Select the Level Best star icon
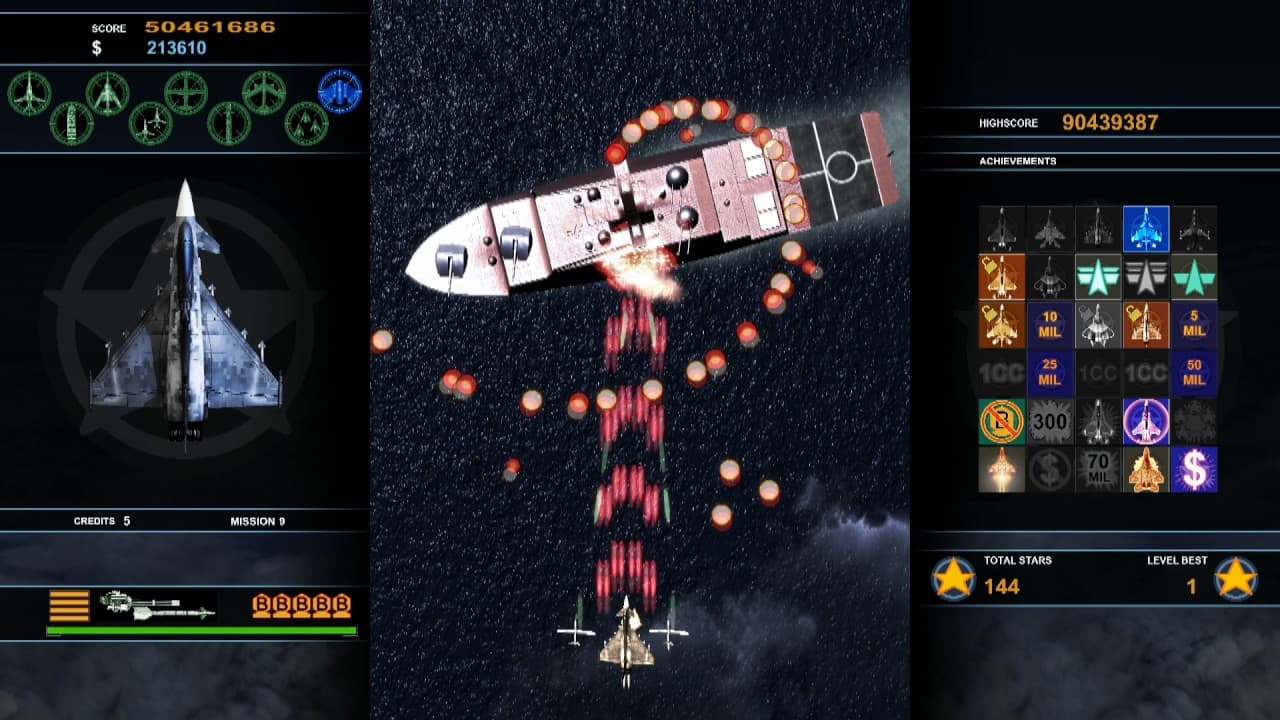Image resolution: width=1280 pixels, height=720 pixels. tap(1236, 579)
